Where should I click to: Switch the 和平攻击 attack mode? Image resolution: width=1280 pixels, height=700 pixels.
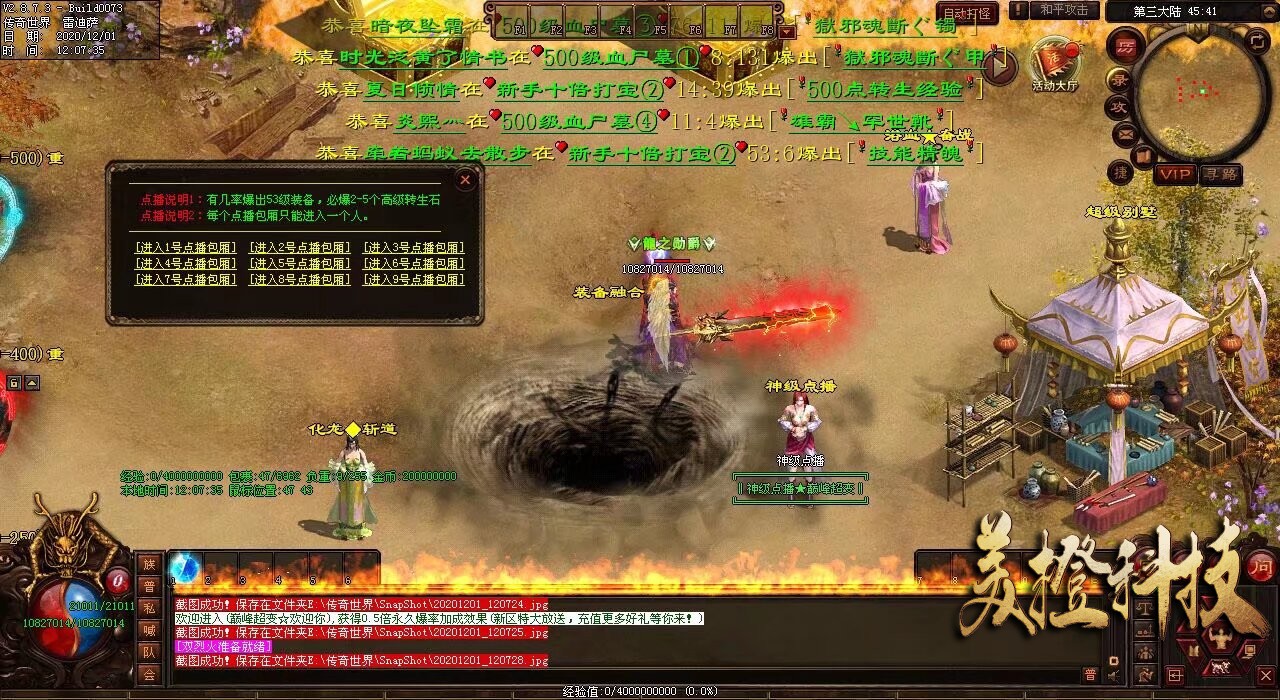[x=1063, y=11]
